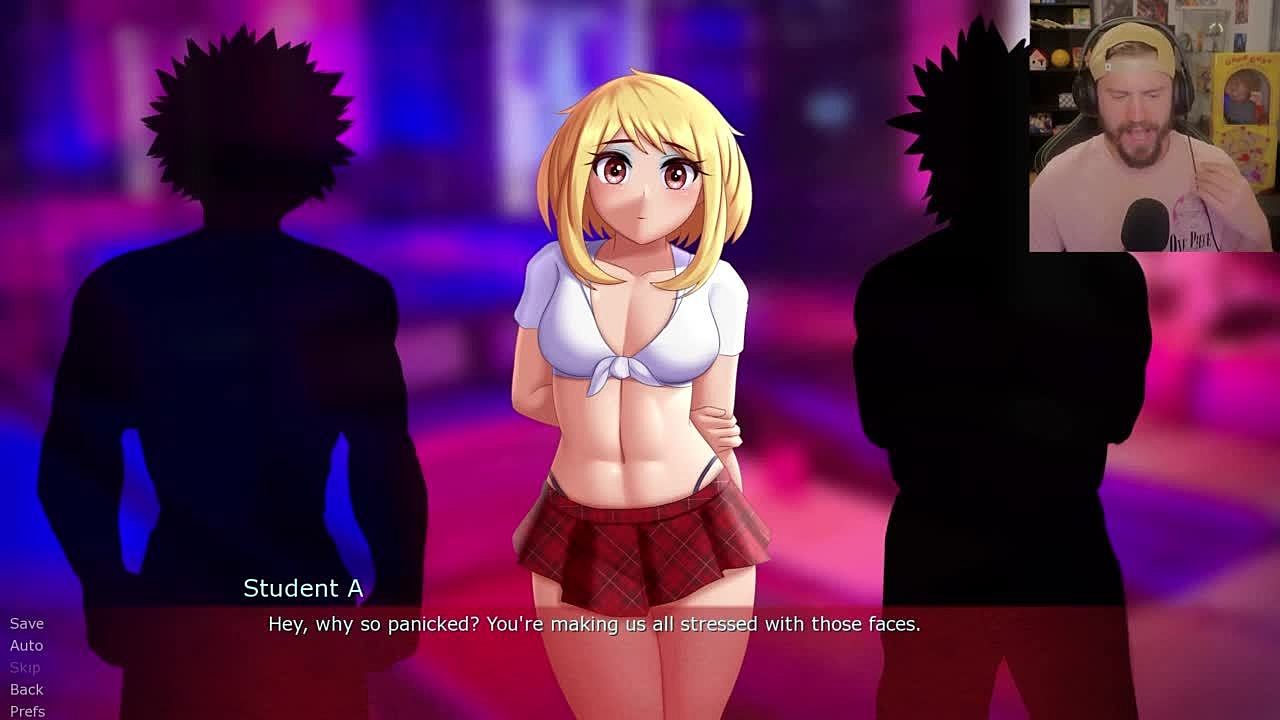Click the Skip dialogue option
This screenshot has height=720, width=1280.
25,667
